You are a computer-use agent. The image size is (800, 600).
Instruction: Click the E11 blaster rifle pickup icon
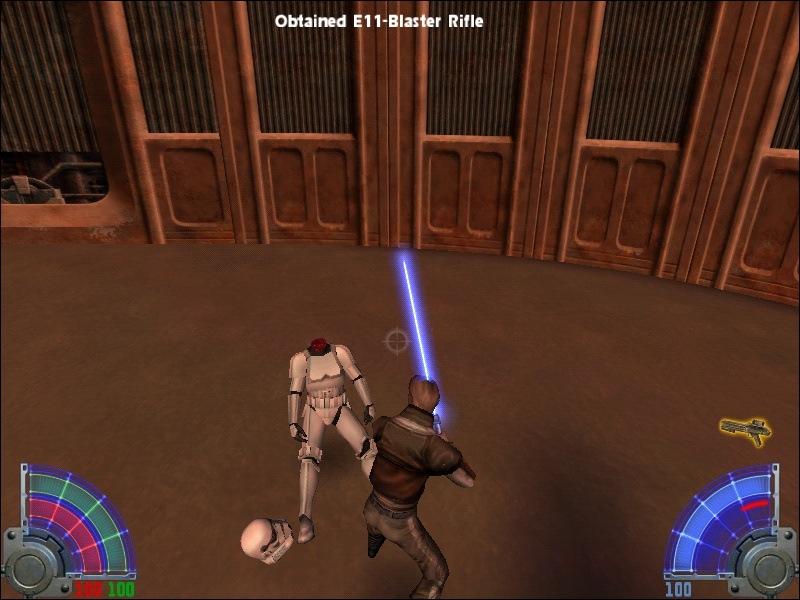pos(745,430)
